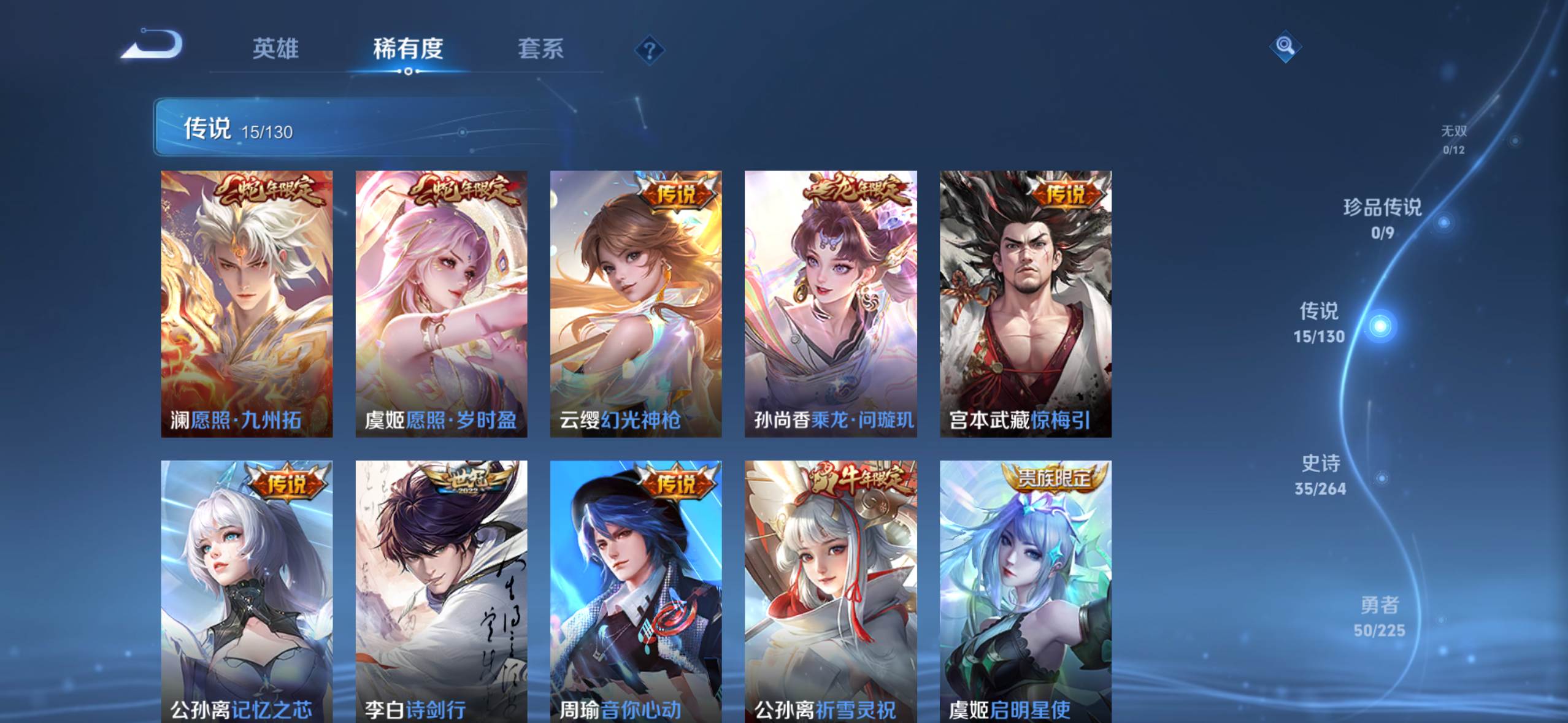1568x723 pixels.
Task: Go back using the return arrow
Action: [x=152, y=46]
